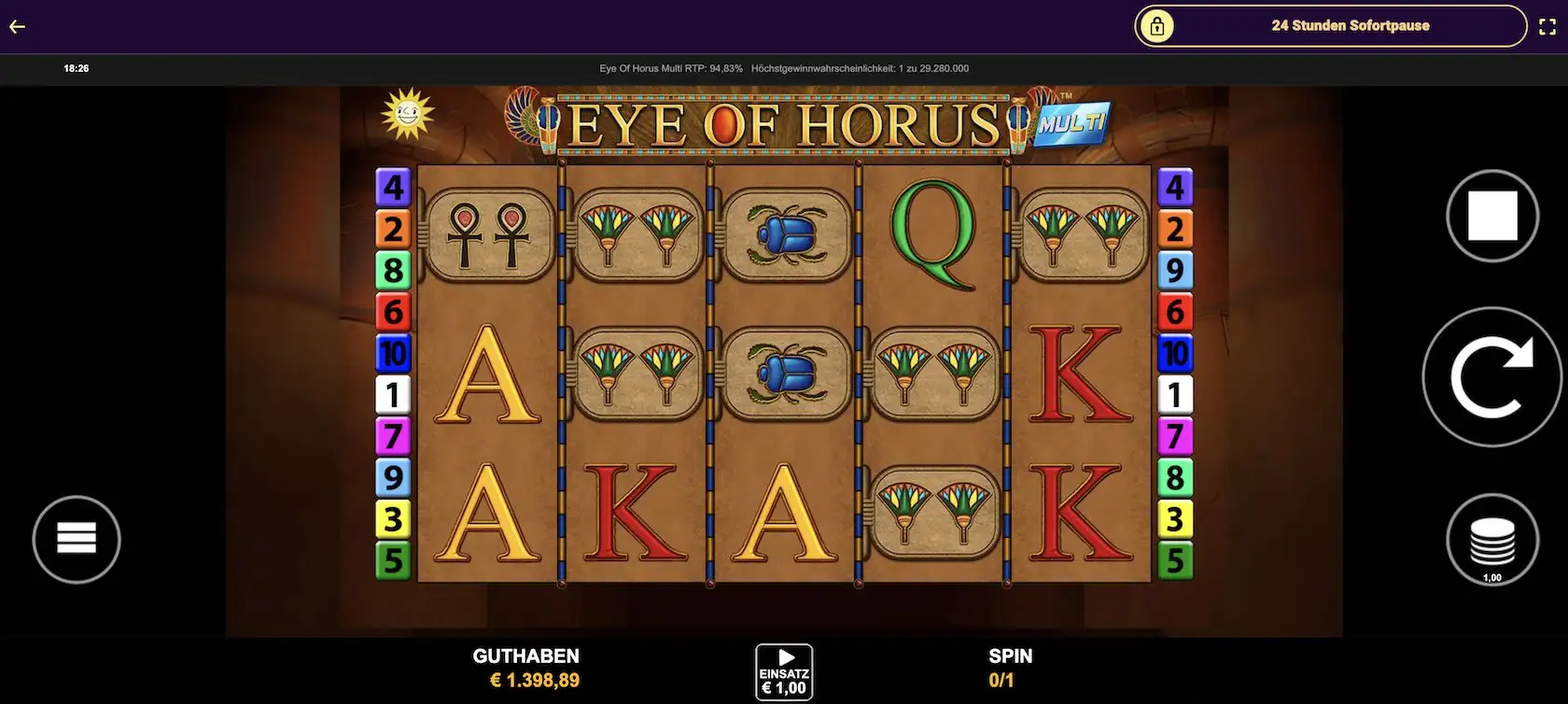1568x704 pixels.
Task: Select payline tile 5 on the right
Action: 1175,560
